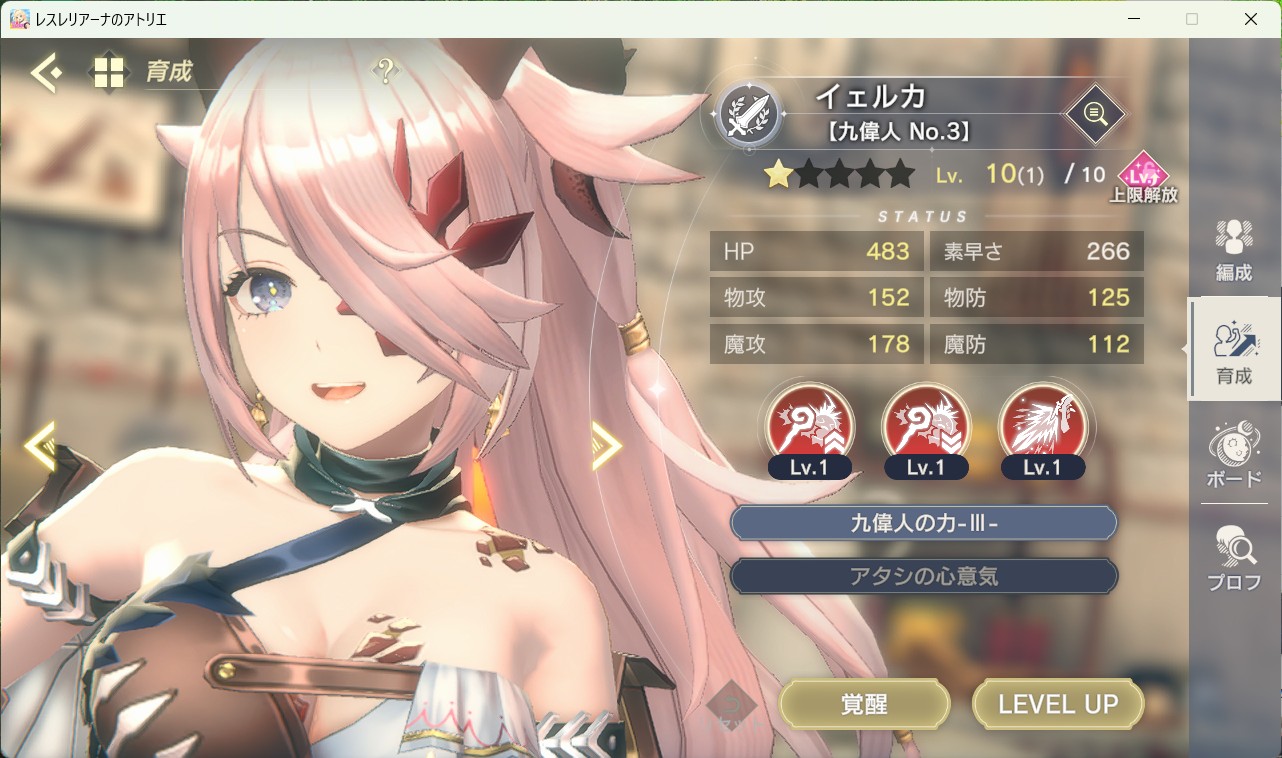
Task: Switch to the 編成 tab
Action: coord(1233,250)
